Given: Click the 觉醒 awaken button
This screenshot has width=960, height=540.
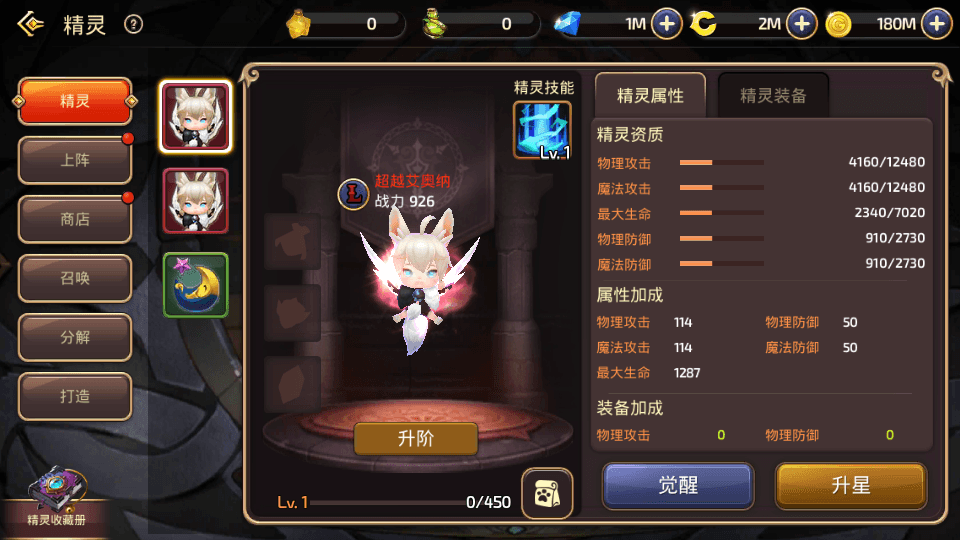Looking at the screenshot, I should pos(677,486).
